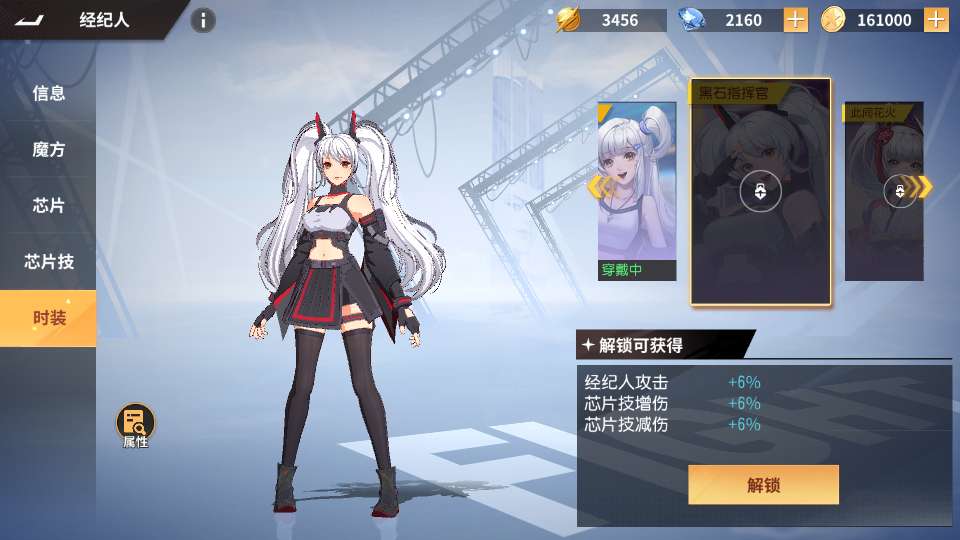The height and width of the screenshot is (540, 960).
Task: Select the locked 黑石指挥官 costume card
Action: tap(760, 191)
